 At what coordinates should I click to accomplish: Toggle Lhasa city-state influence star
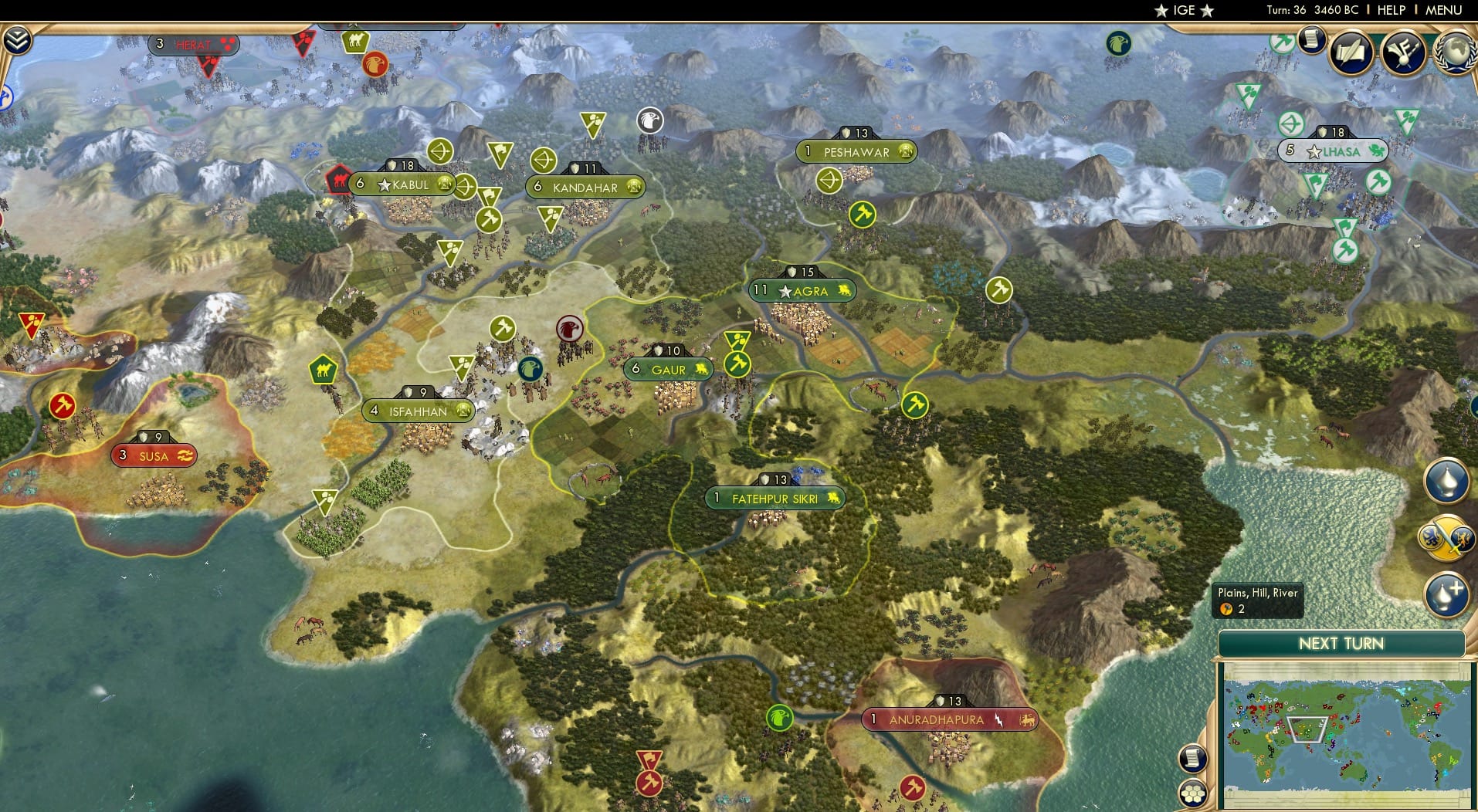(1313, 151)
